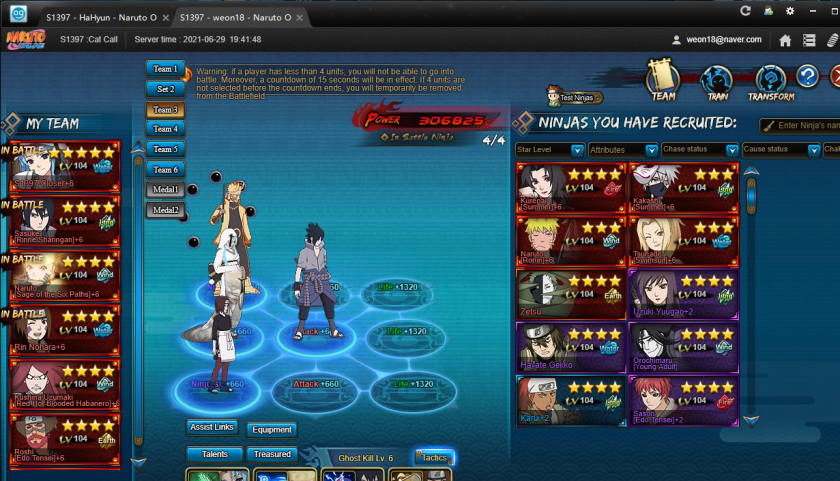
Task: Pick Hayate Gekko from recruited ninjas
Action: pyautogui.click(x=566, y=349)
